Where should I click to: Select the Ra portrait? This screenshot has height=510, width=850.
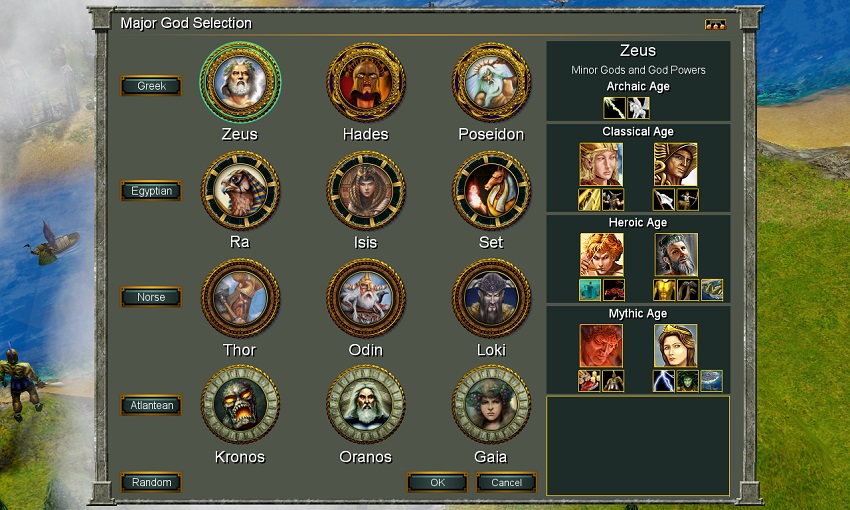pyautogui.click(x=240, y=190)
